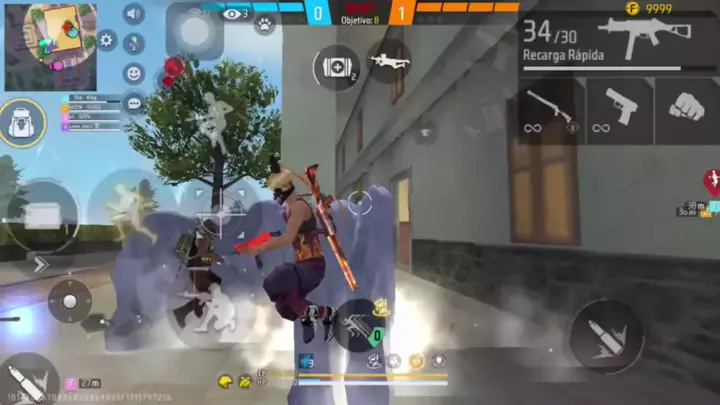Screen dimensions: 720x405
Task: Toggle the microphone voice chat button
Action: 134,43
